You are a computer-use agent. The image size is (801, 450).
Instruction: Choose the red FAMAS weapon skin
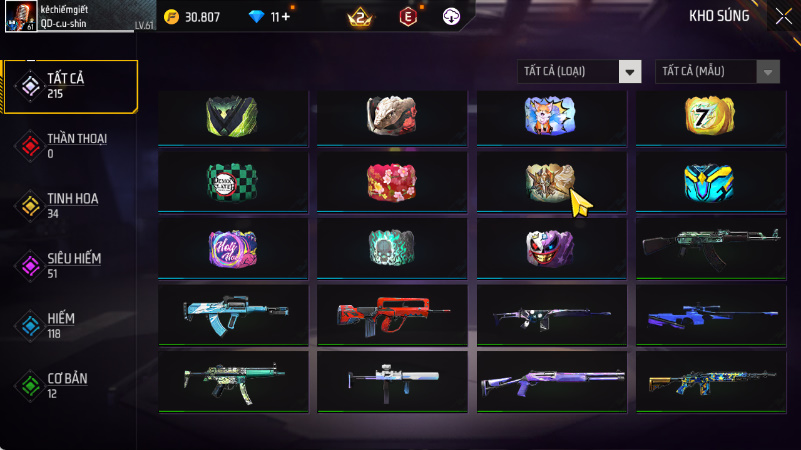[391, 314]
